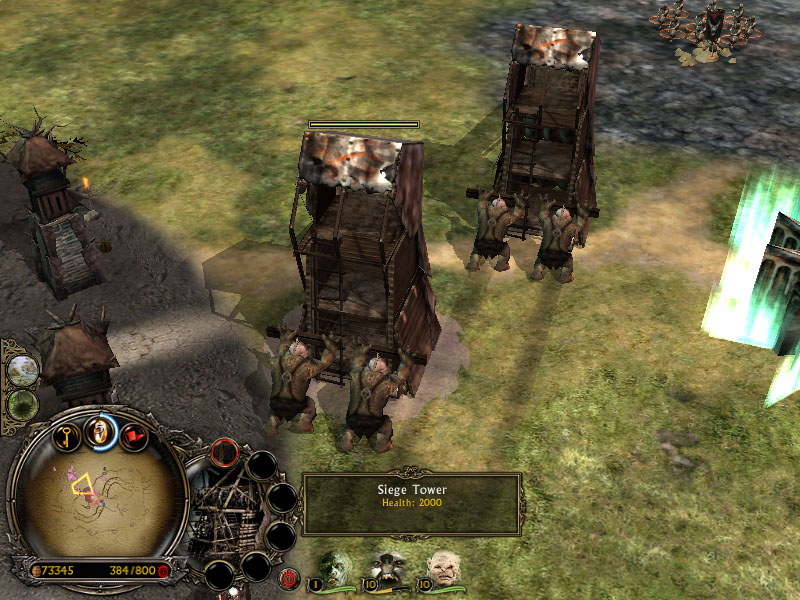Select the red flag beacon button

(x=133, y=436)
